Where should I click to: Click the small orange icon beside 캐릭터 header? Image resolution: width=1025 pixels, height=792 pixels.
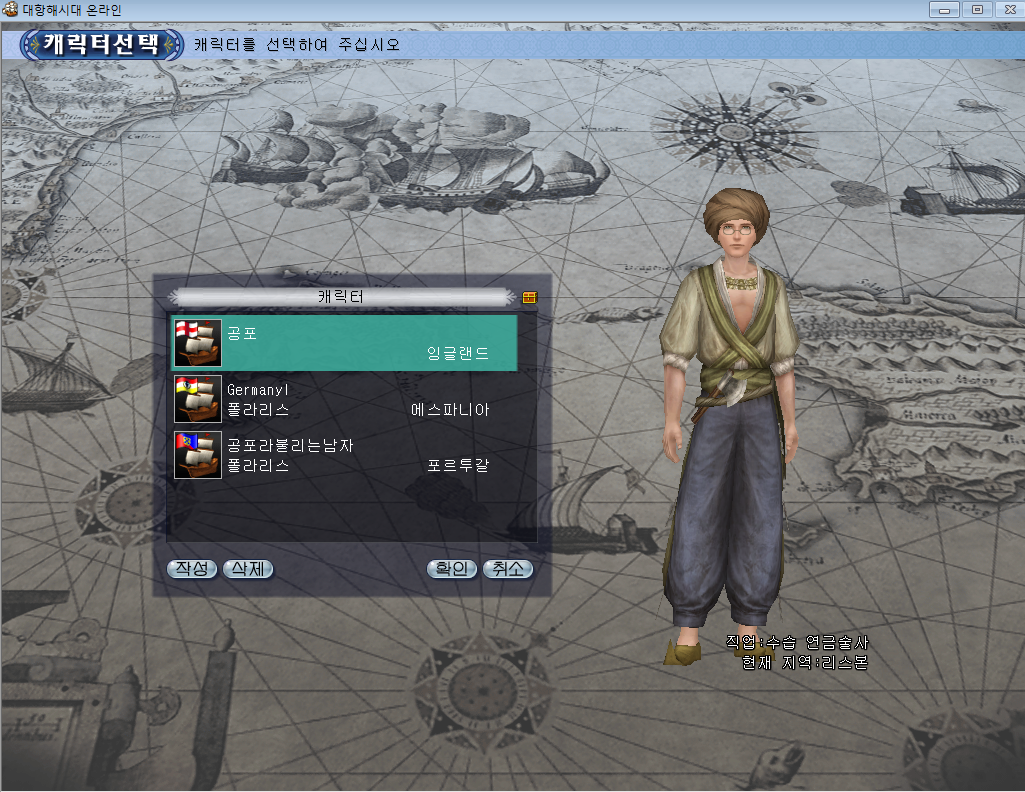click(529, 297)
